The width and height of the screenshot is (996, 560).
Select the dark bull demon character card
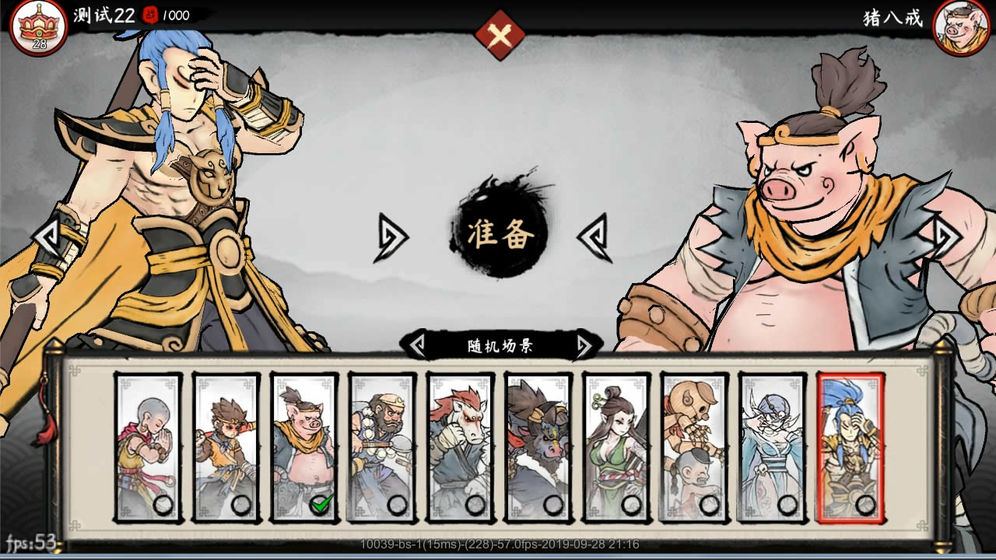(538, 446)
